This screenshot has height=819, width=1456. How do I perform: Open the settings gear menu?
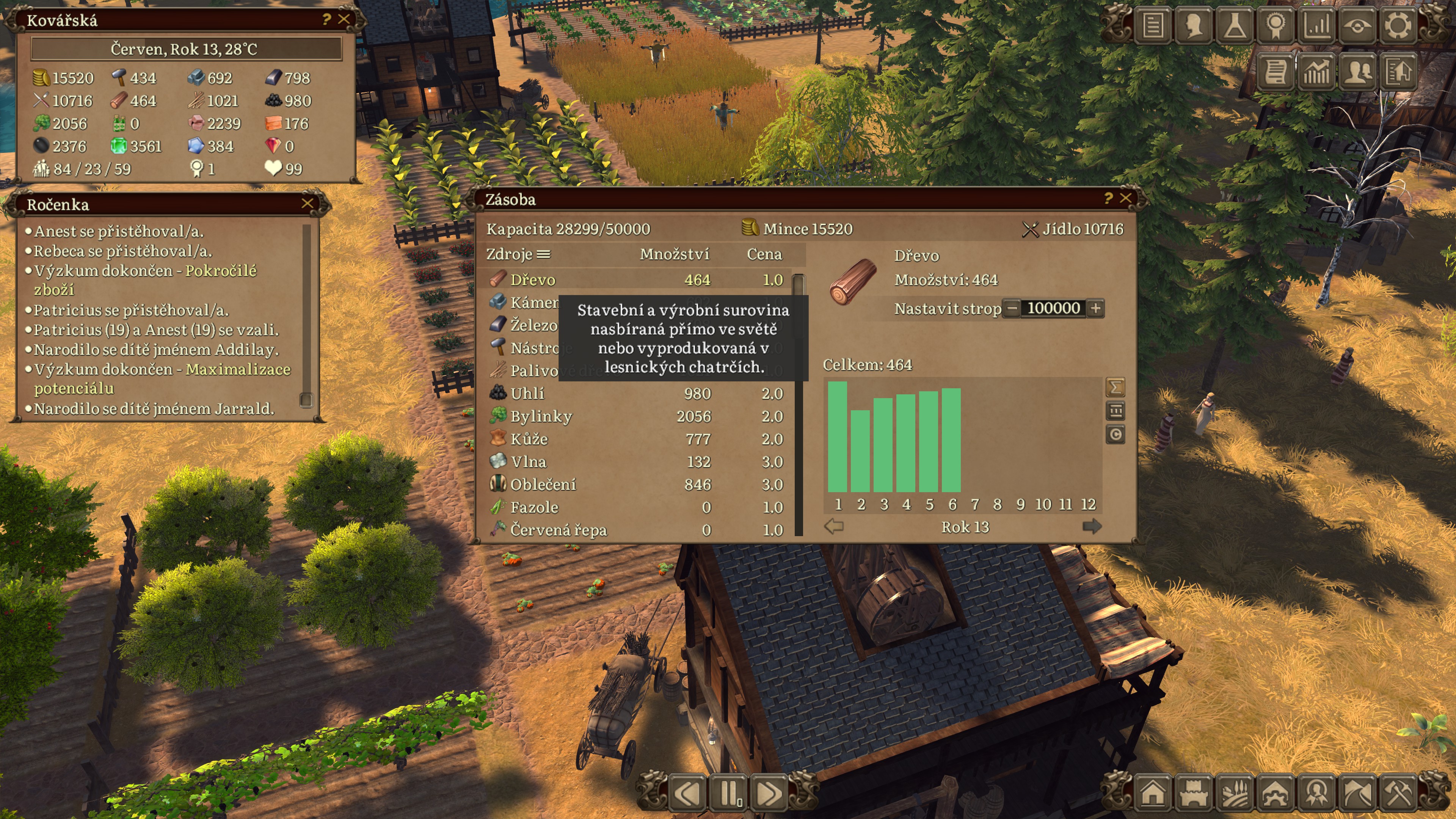1398,25
